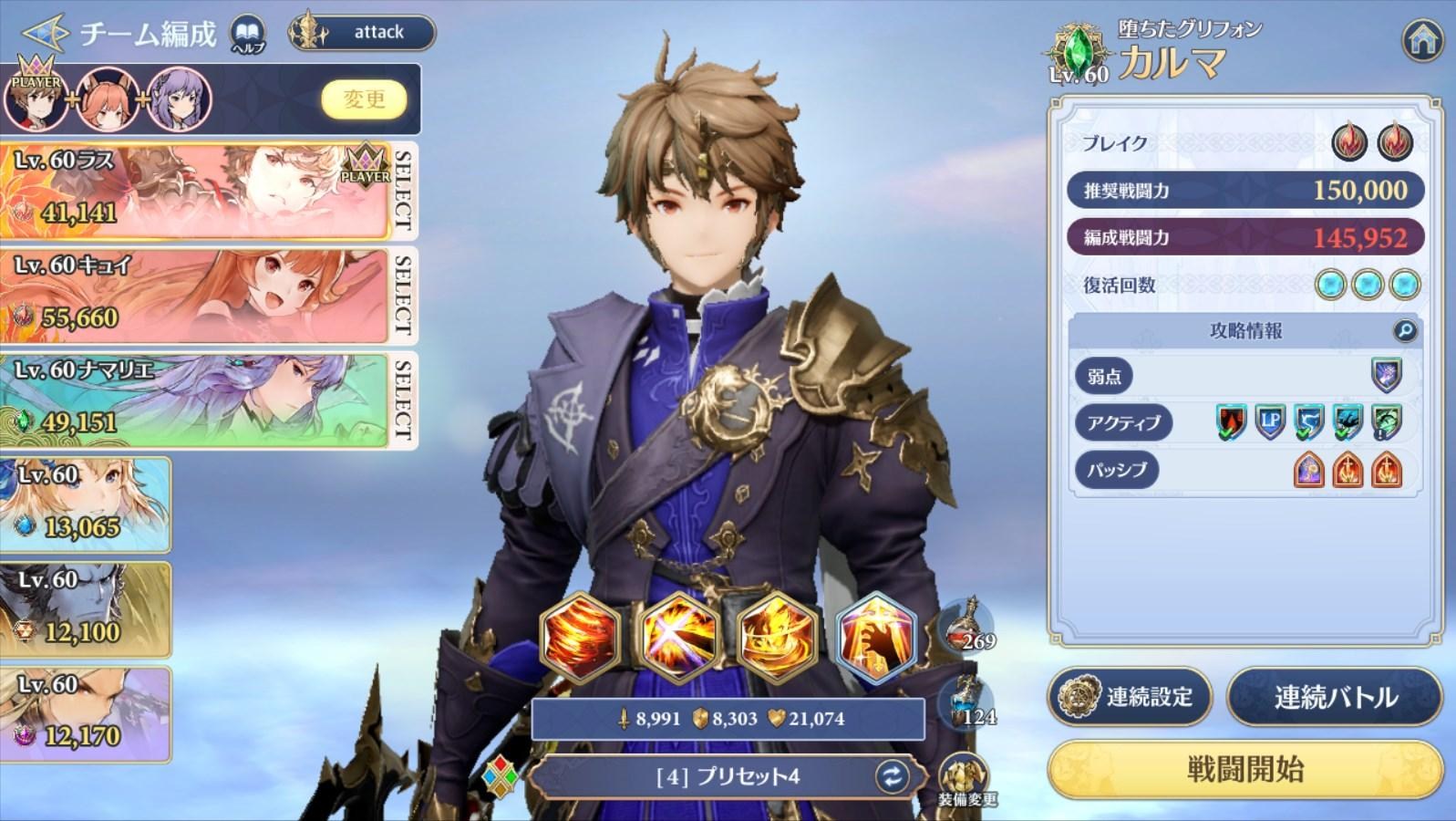The width and height of the screenshot is (1456, 821).
Task: Select the Lv.60 ナマリエ character card
Action: point(196,399)
